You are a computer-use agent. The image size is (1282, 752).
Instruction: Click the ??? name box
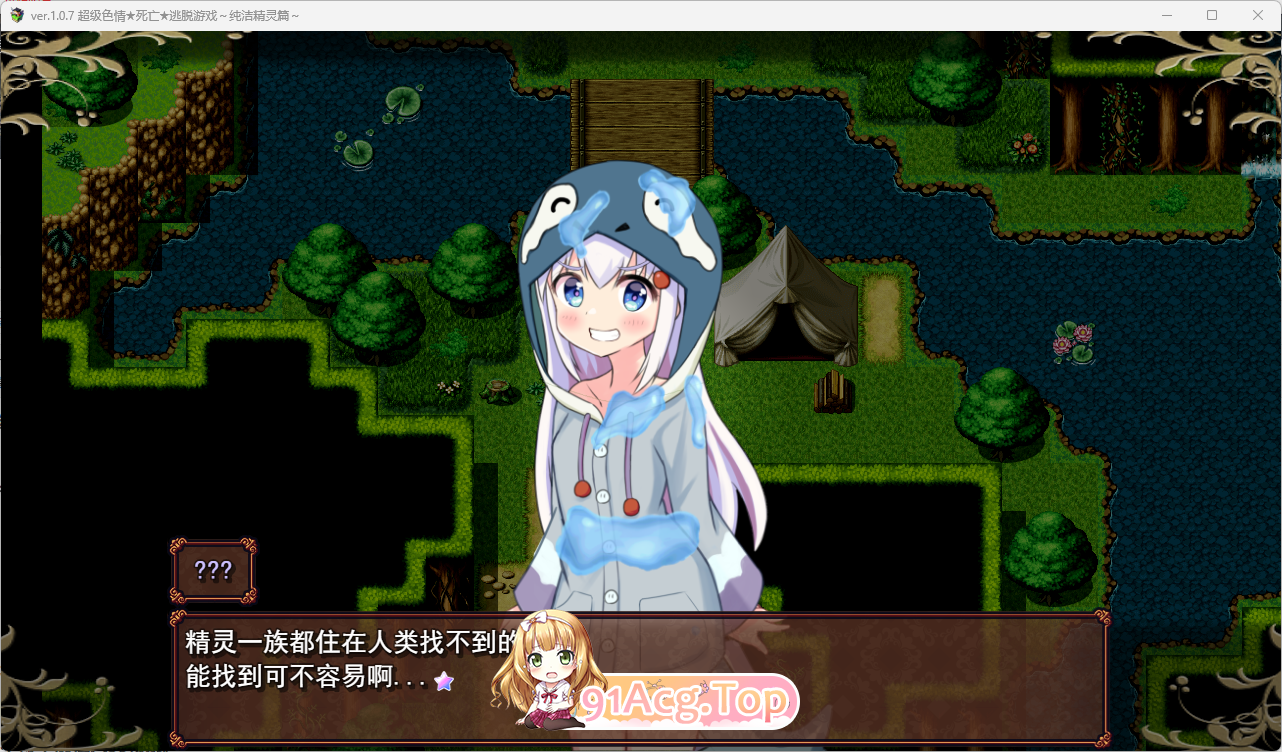point(213,570)
